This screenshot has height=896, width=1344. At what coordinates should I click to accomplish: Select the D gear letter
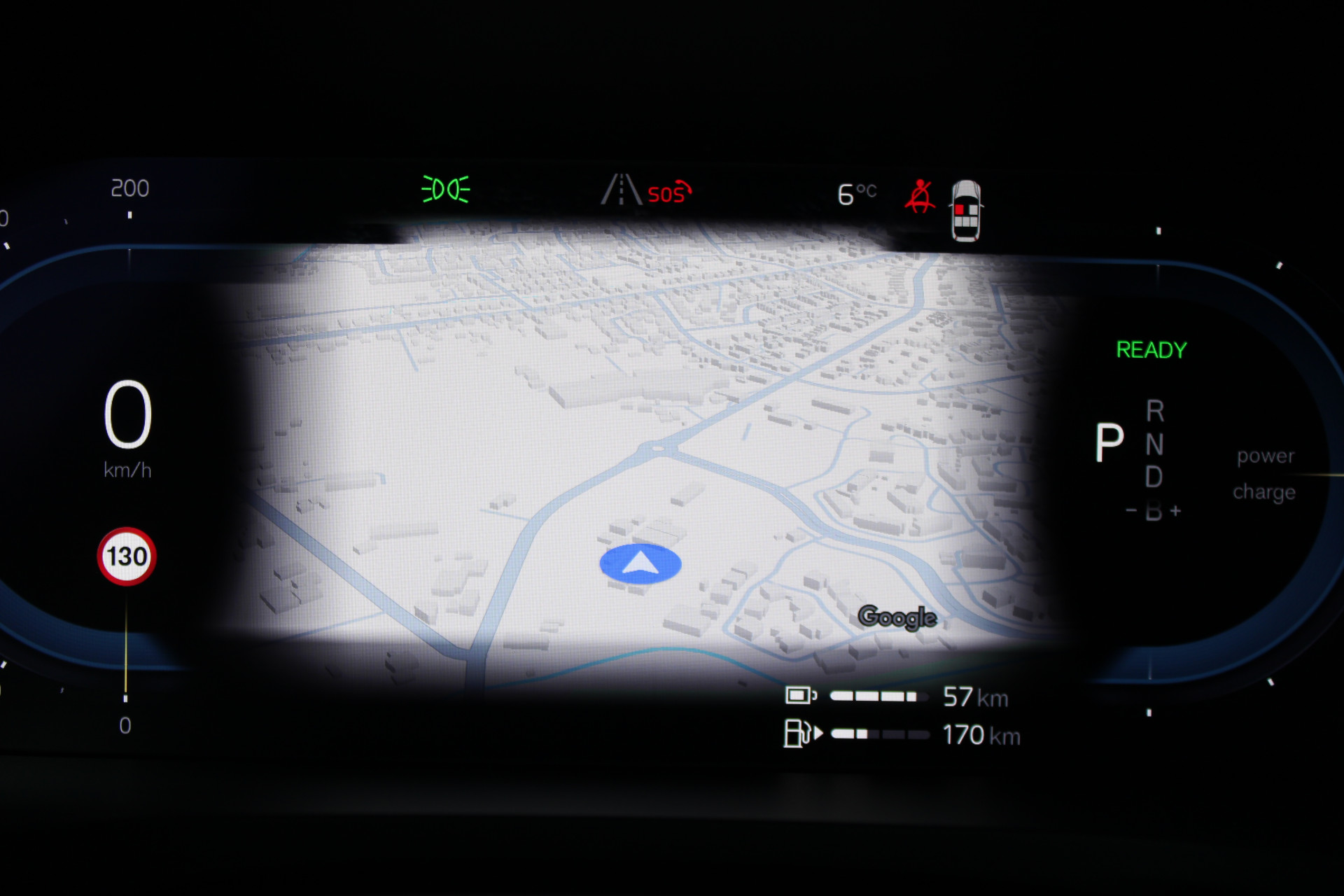pyautogui.click(x=1154, y=477)
